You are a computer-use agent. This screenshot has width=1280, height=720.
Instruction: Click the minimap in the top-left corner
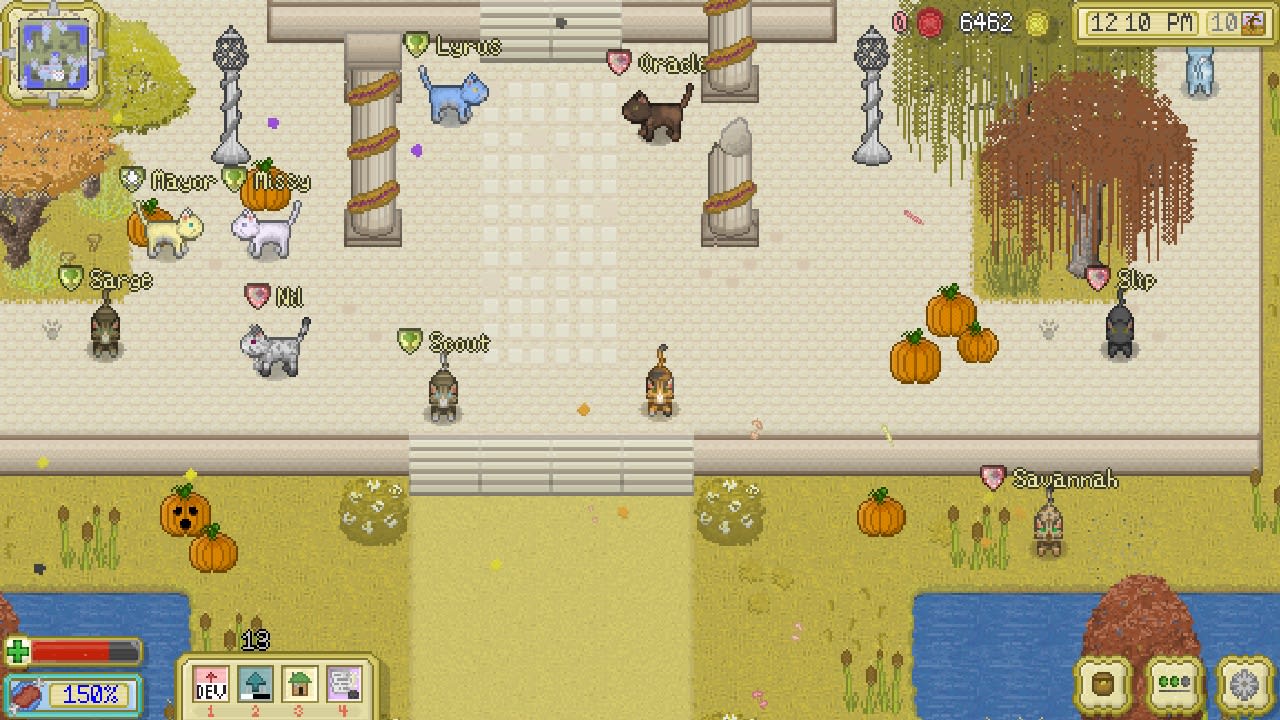click(52, 52)
